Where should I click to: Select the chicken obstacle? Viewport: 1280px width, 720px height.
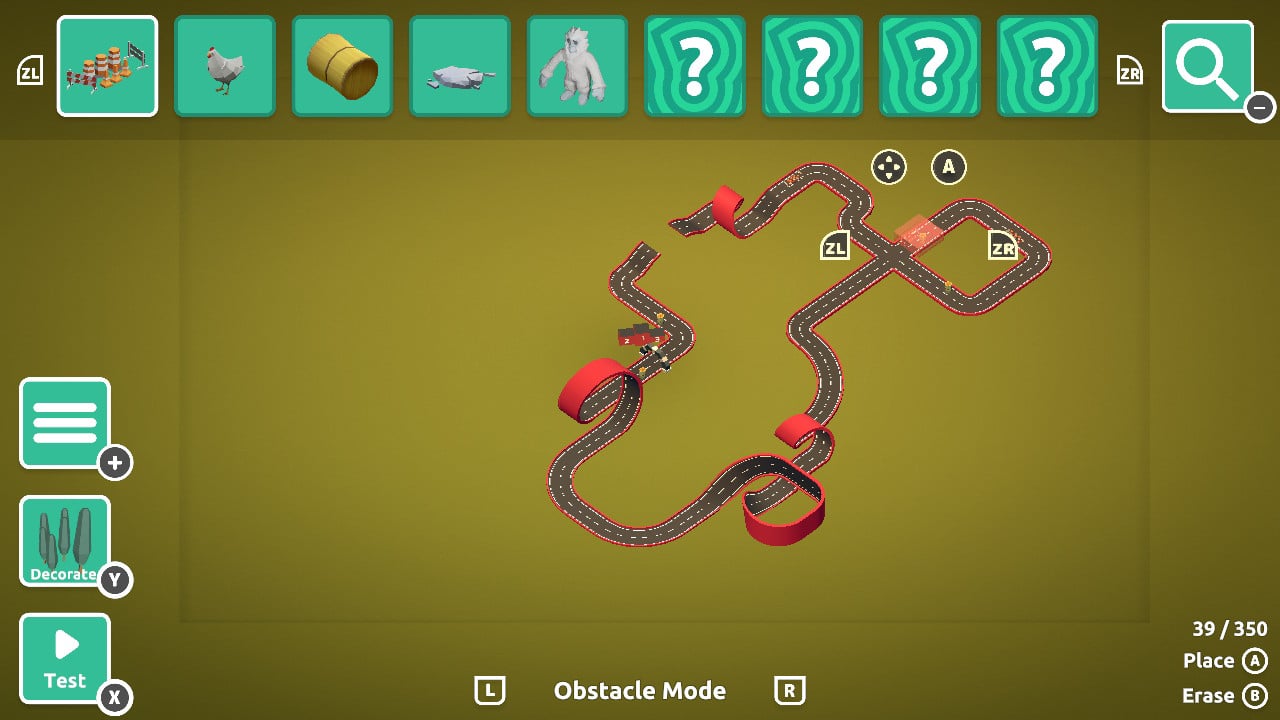click(224, 66)
